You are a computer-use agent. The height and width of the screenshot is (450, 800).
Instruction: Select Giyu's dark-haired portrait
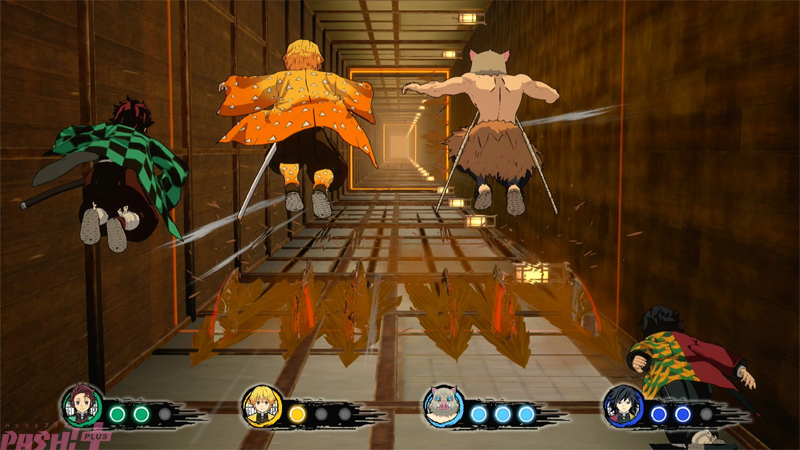coord(622,406)
